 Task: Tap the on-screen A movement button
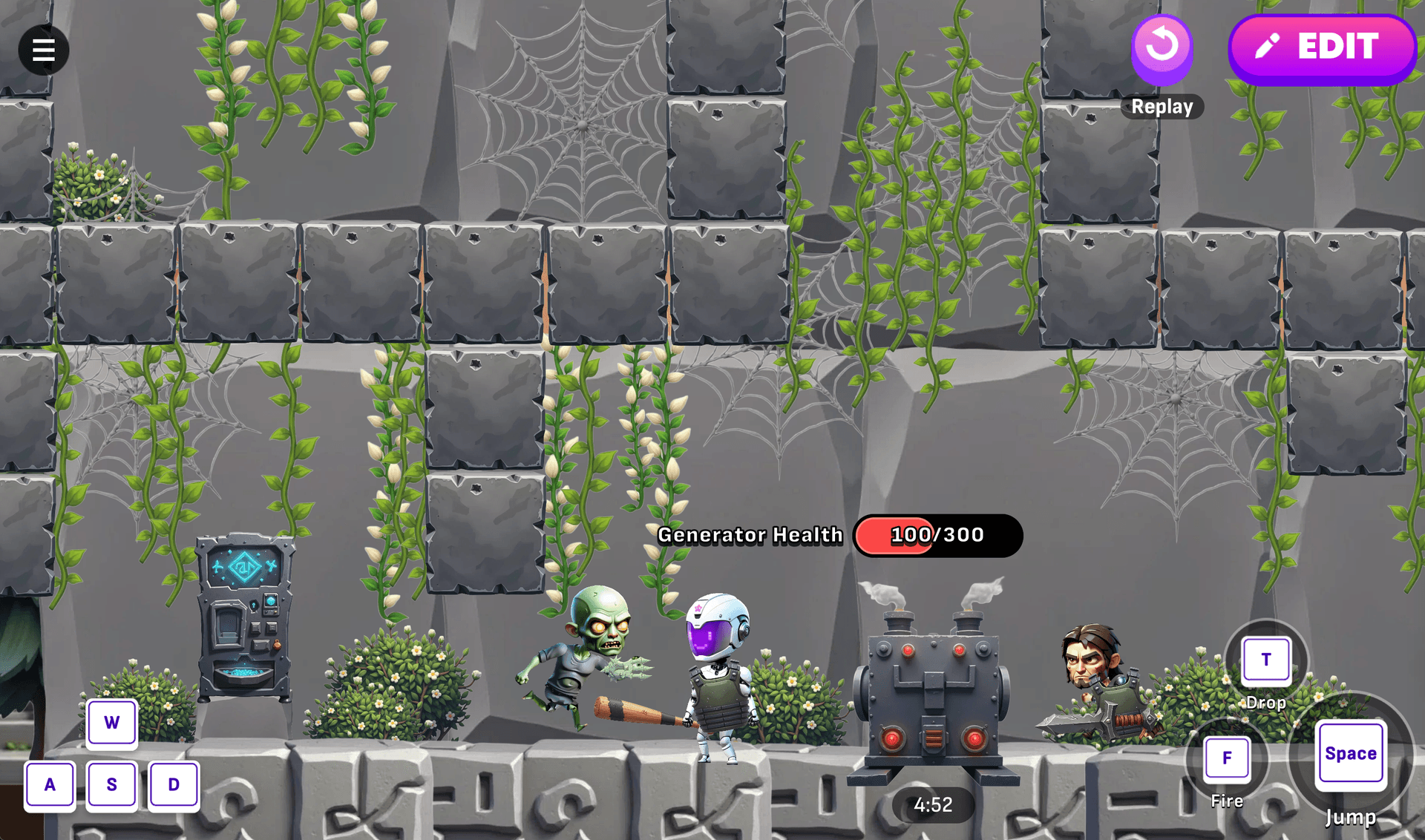pos(50,784)
